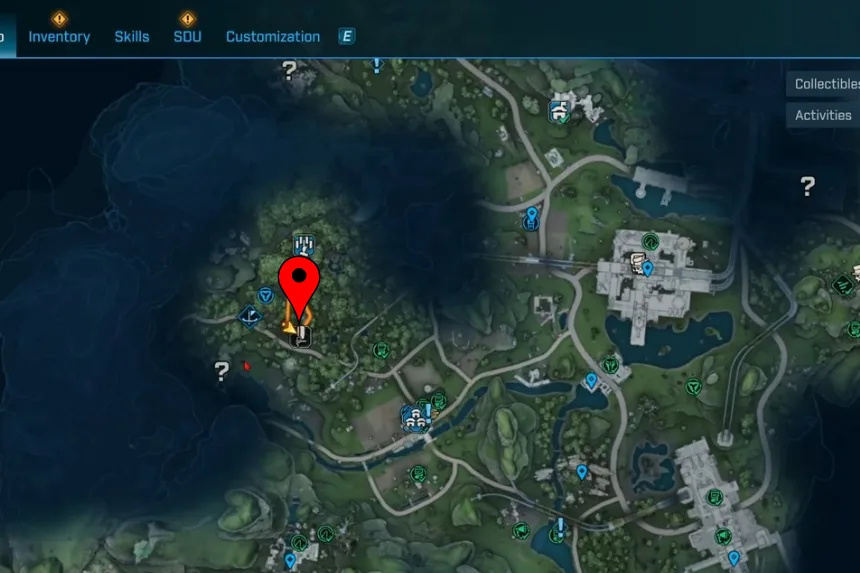Screen dimensions: 860x573
Task: Open the Activities map filter
Action: coord(823,115)
